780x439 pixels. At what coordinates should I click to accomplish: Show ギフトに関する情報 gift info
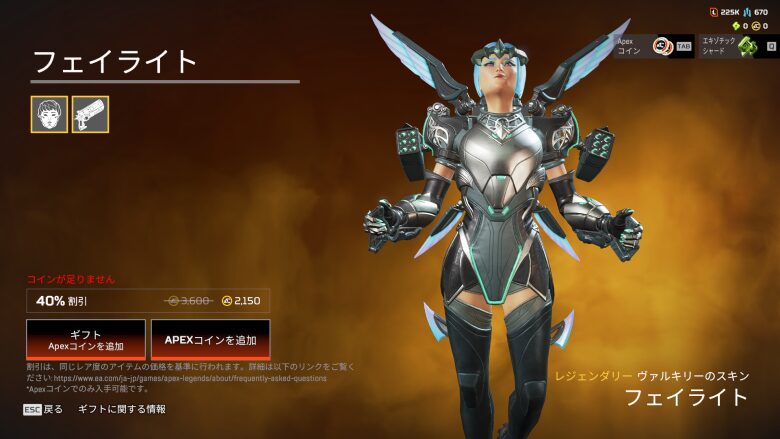[122, 409]
